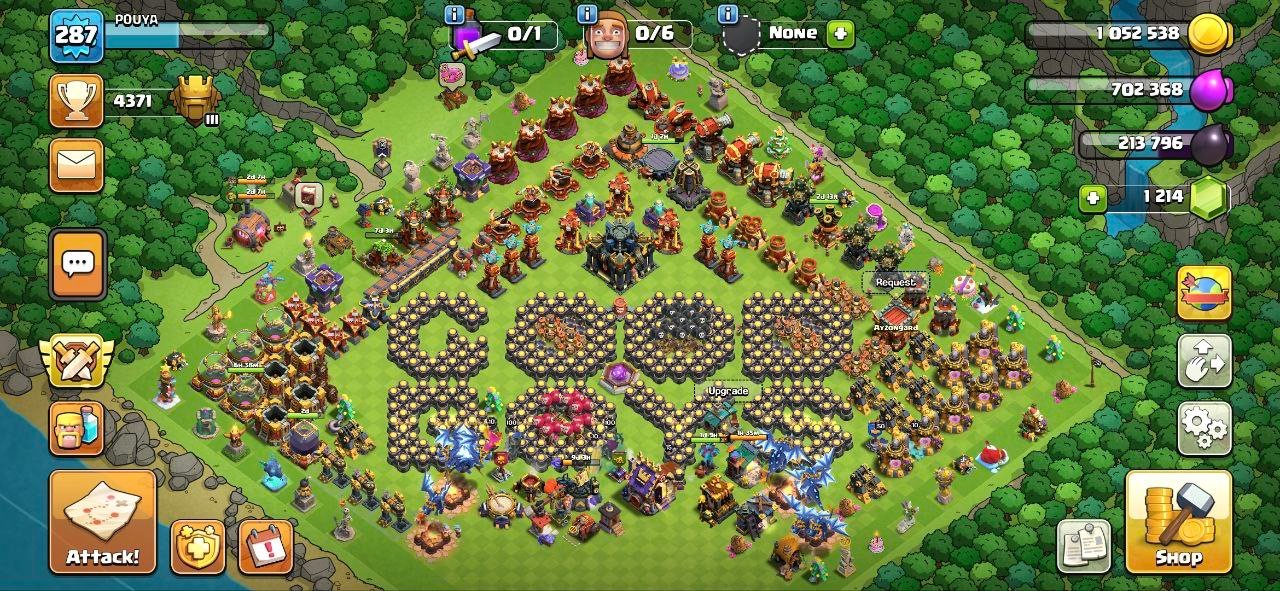Check the mail envelope inbox

pos(77,164)
